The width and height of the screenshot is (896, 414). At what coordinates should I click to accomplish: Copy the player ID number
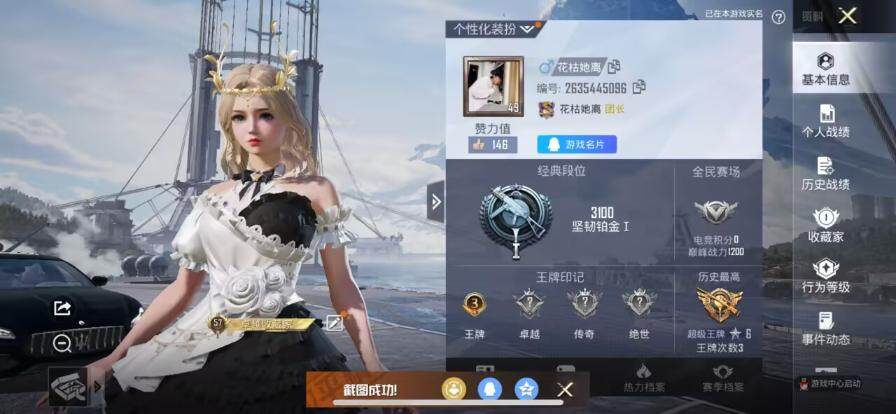click(639, 87)
